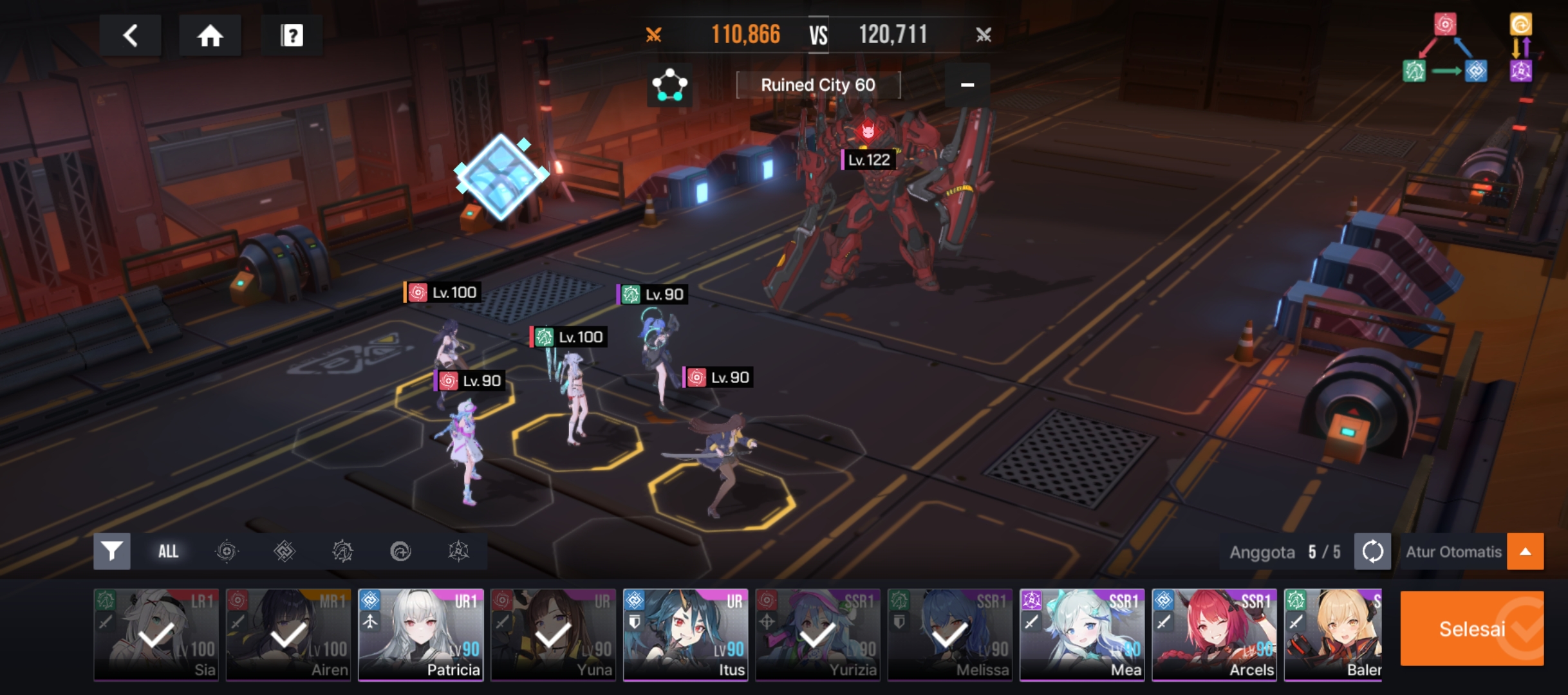1568x695 pixels.
Task: Add Mea to the team
Action: (1082, 635)
